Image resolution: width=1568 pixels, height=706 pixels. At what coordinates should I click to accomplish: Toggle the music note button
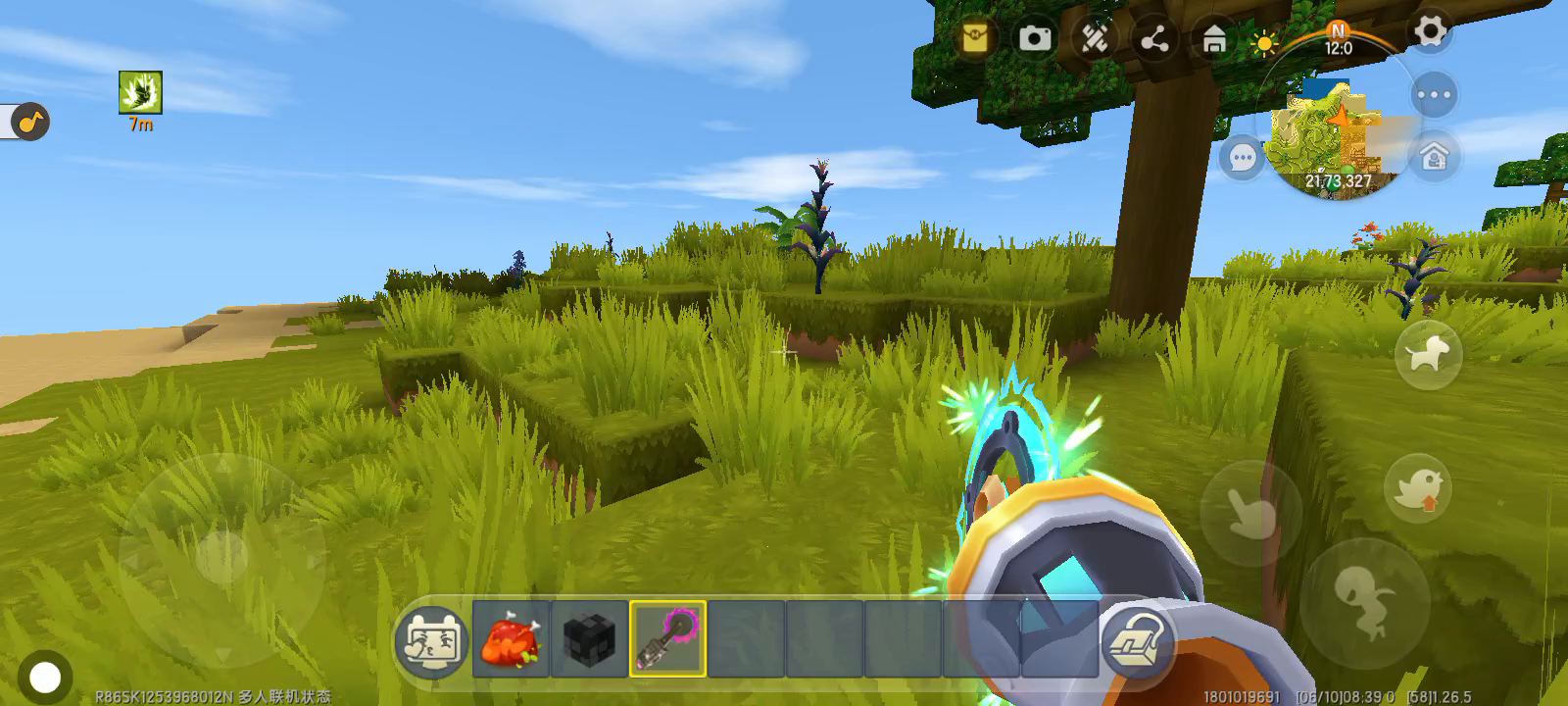point(30,122)
